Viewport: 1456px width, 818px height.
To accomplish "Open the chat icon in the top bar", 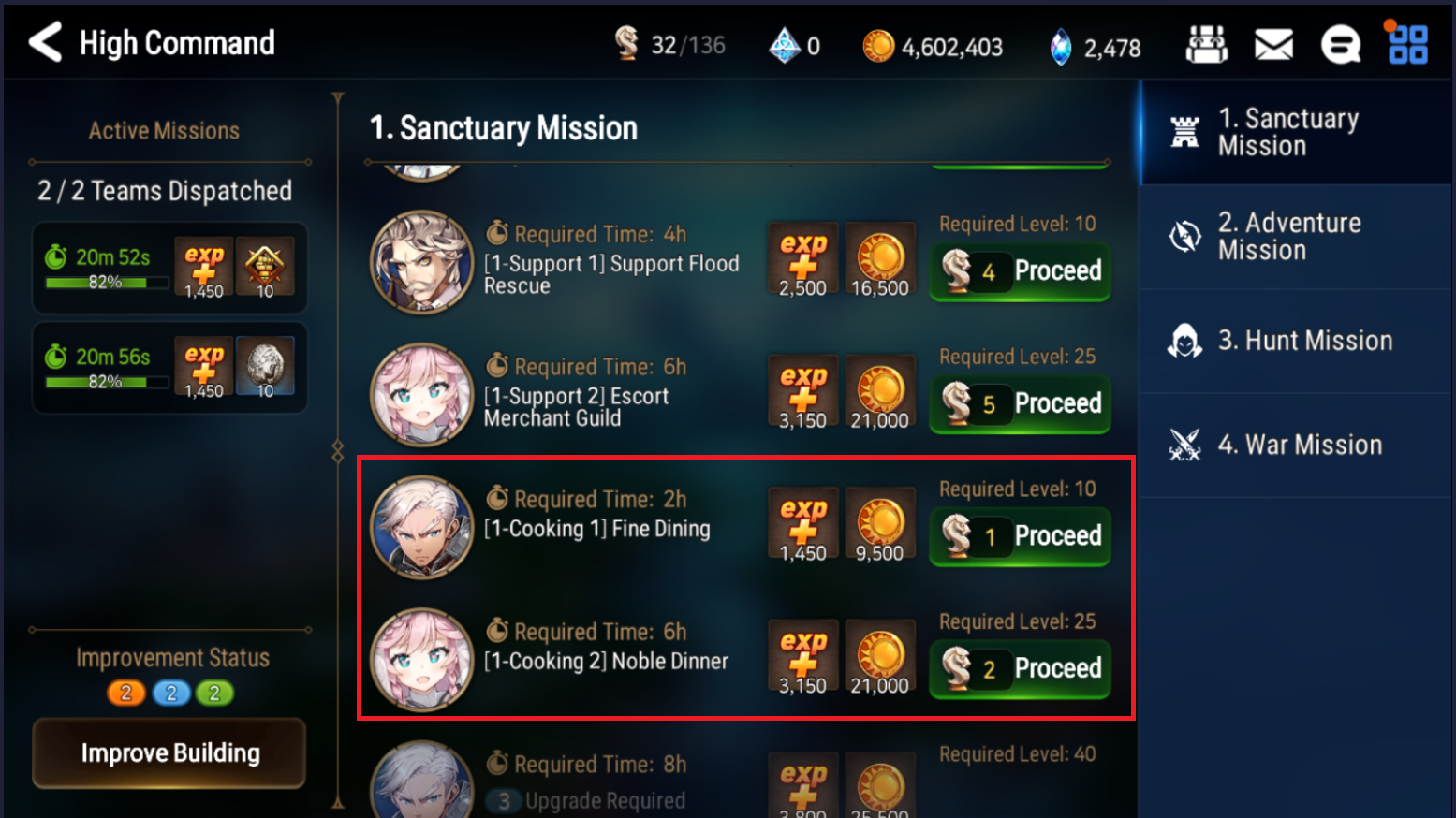I will coord(1341,43).
